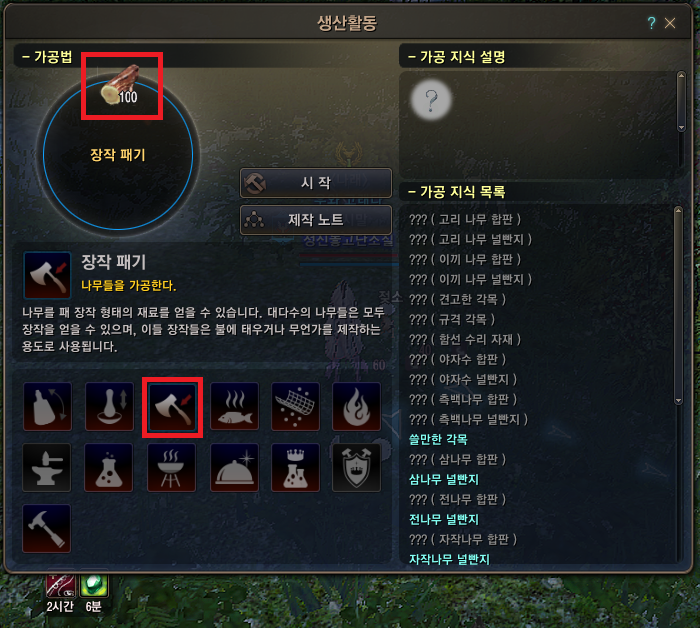Select the anvil processing icon
700x628 pixels.
point(47,468)
